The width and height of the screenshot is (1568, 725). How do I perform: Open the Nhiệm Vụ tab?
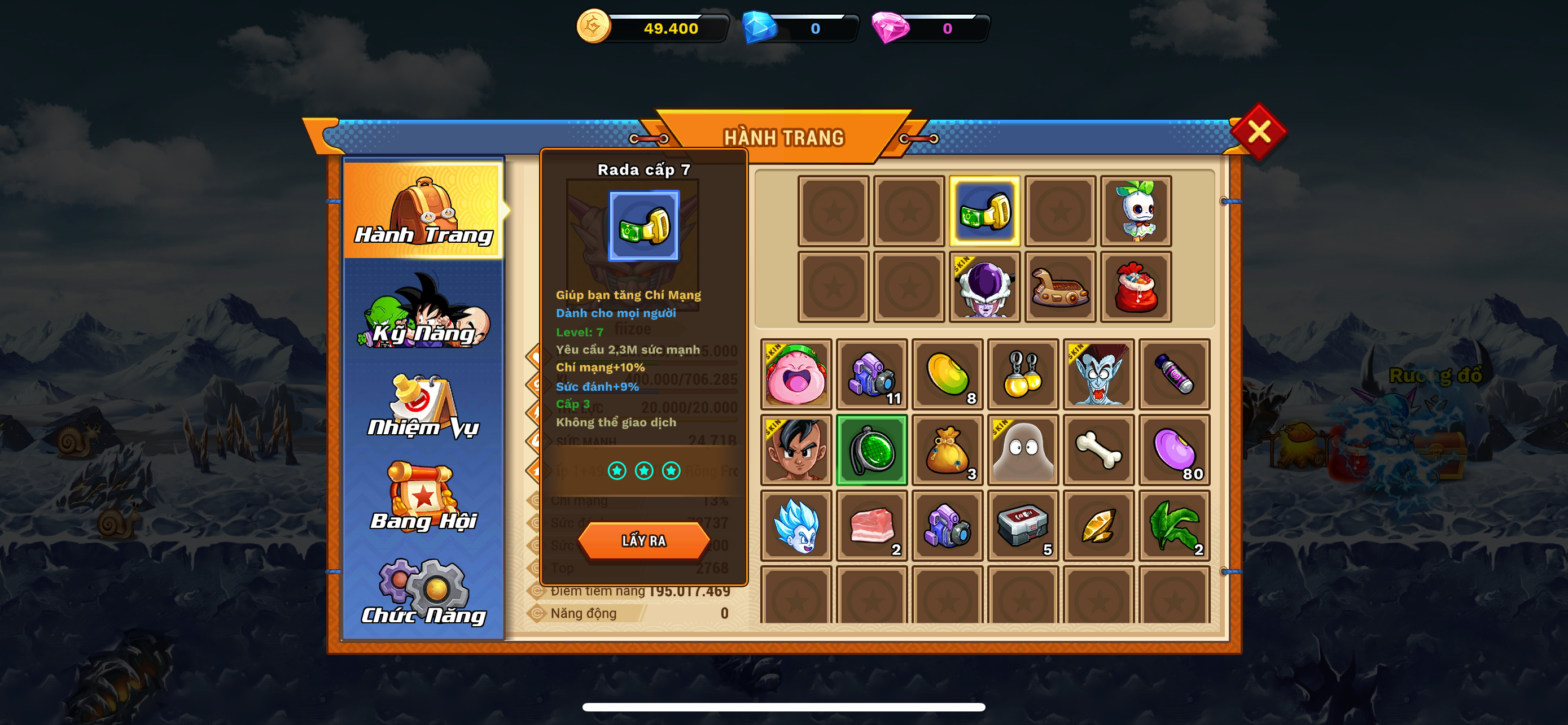pos(424,406)
